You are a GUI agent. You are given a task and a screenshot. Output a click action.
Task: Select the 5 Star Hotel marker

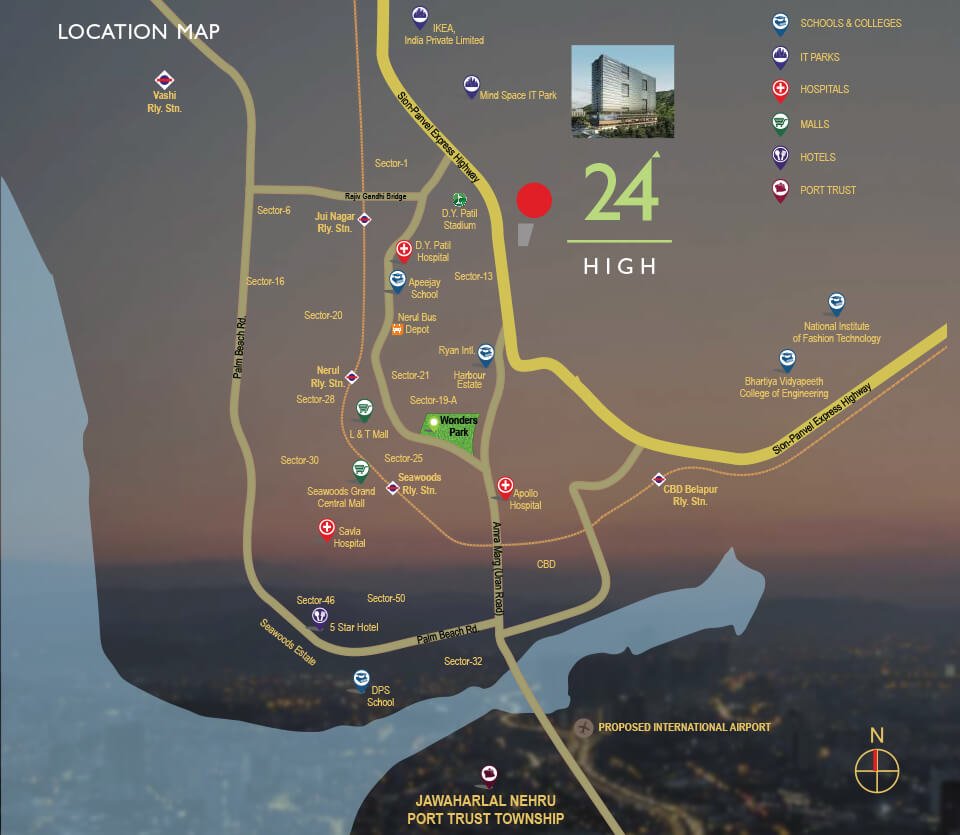[320, 616]
